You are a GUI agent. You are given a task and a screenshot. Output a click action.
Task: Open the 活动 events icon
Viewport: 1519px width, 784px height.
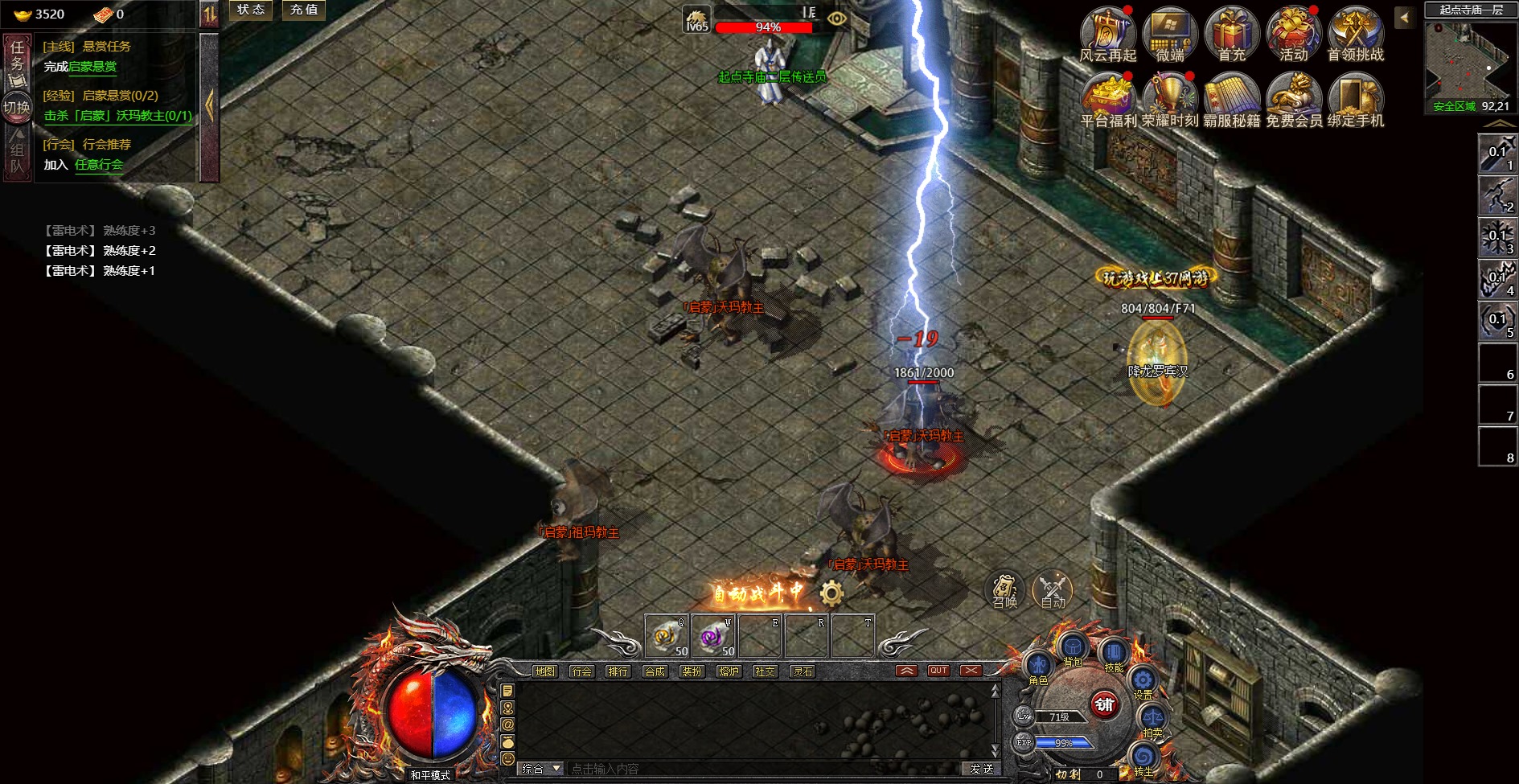pos(1293,32)
